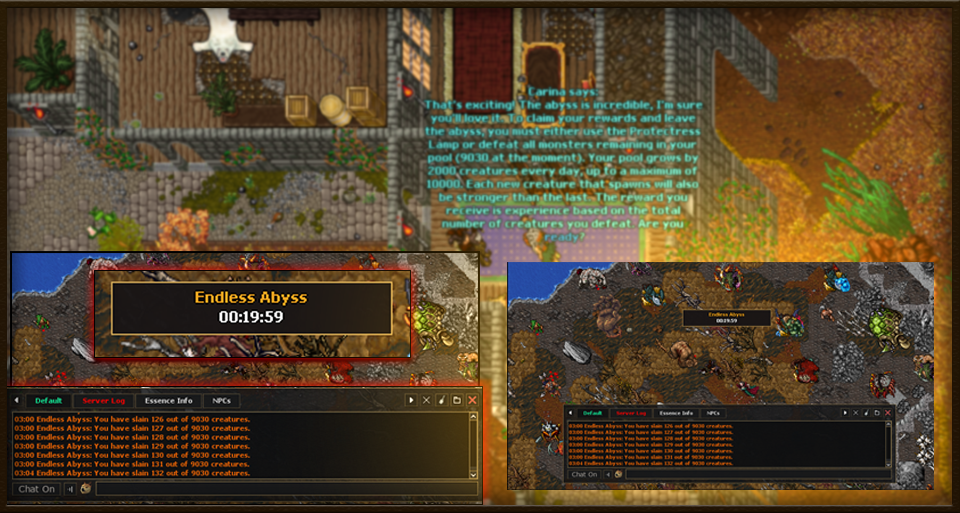Click the grey X icon on the larger chat console
Image resolution: width=960 pixels, height=513 pixels.
pyautogui.click(x=426, y=400)
